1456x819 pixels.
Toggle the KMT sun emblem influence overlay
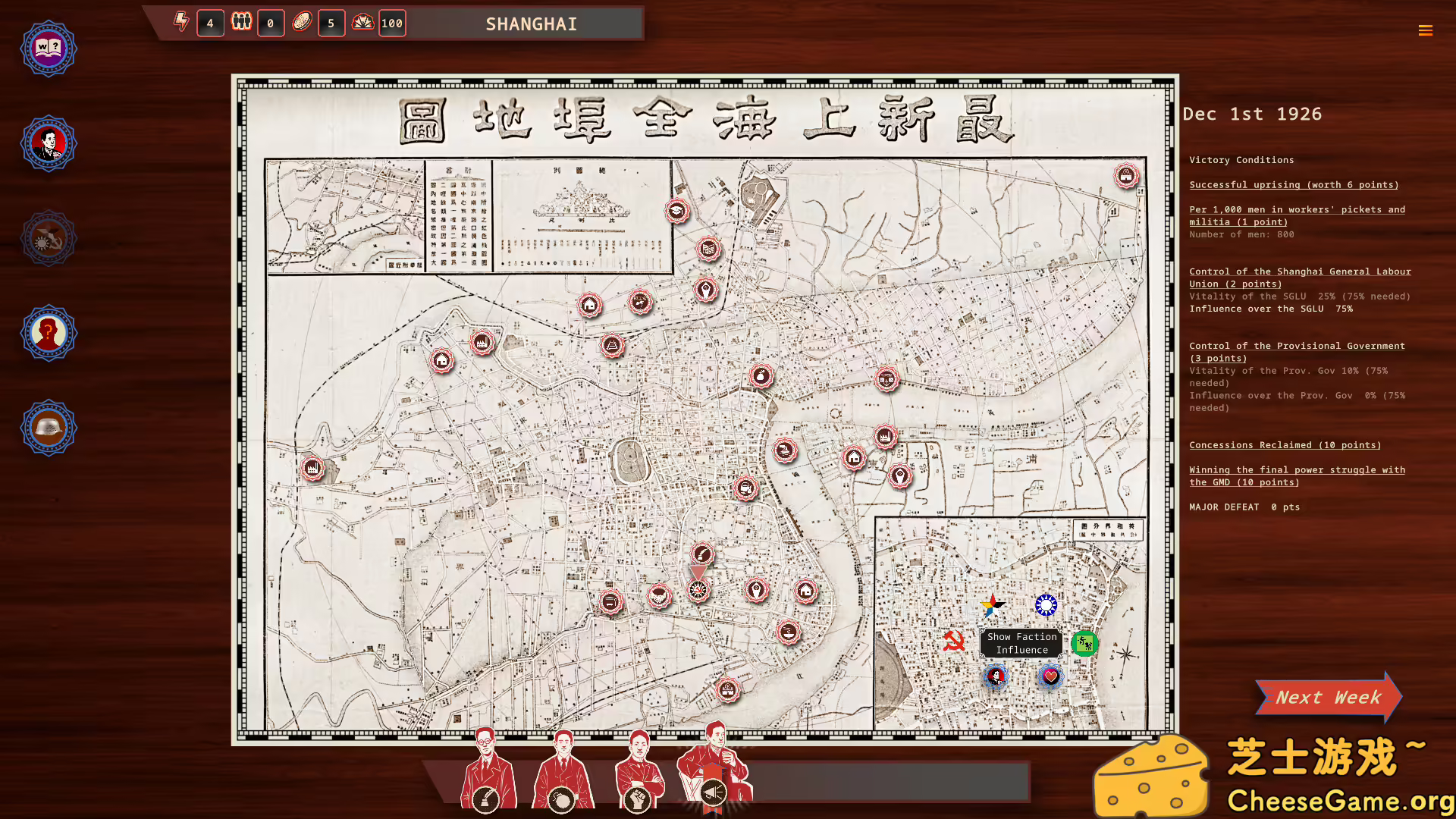click(x=1047, y=604)
